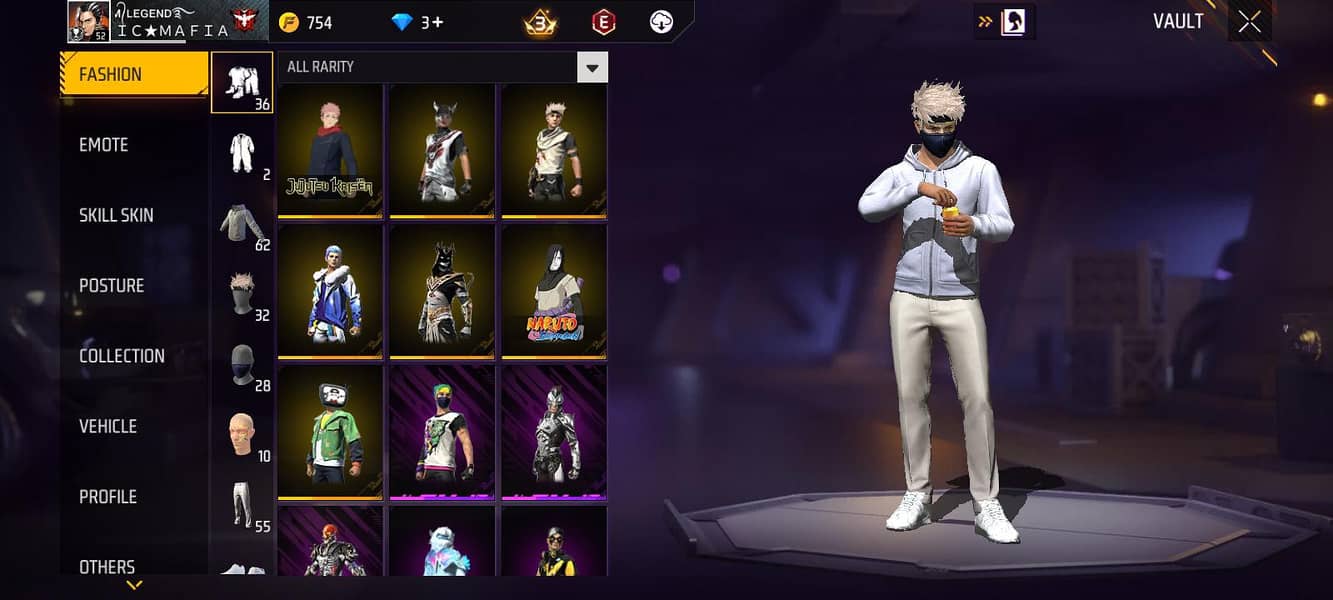Screen dimensions: 1333x600
Task: Open the gold coin balance showing 754
Action: pyautogui.click(x=306, y=22)
